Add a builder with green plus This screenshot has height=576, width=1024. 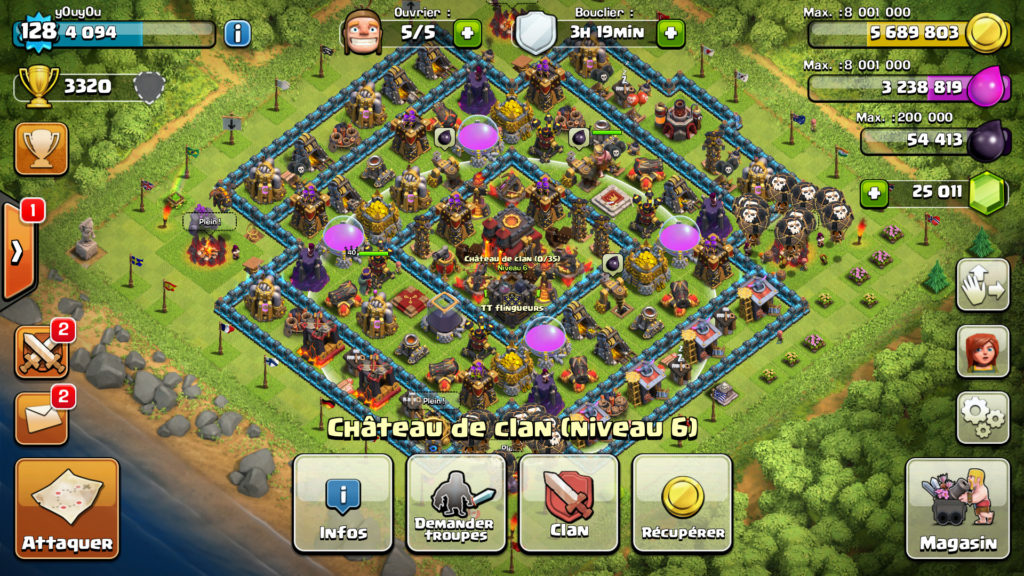467,33
